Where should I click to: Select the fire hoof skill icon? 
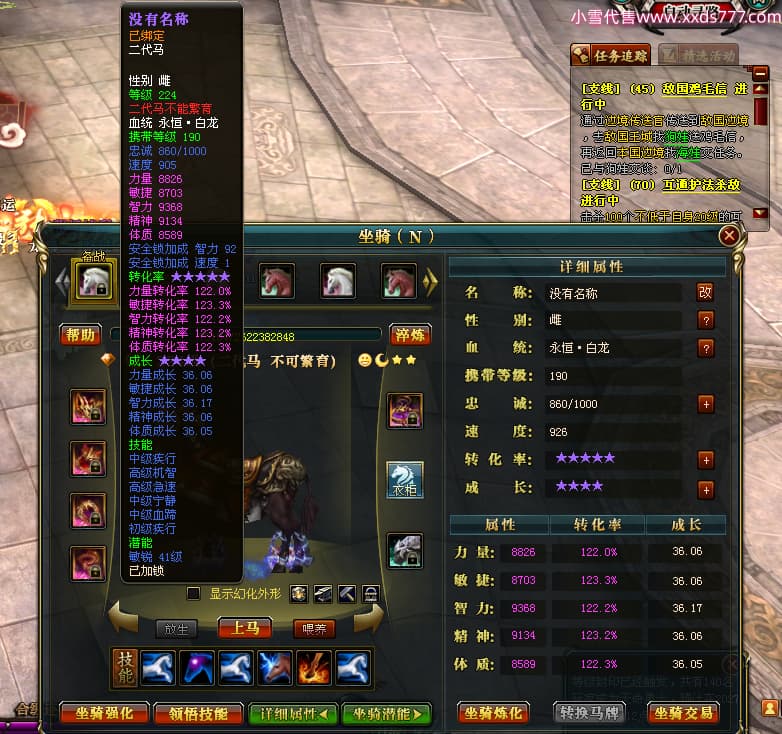[313, 668]
